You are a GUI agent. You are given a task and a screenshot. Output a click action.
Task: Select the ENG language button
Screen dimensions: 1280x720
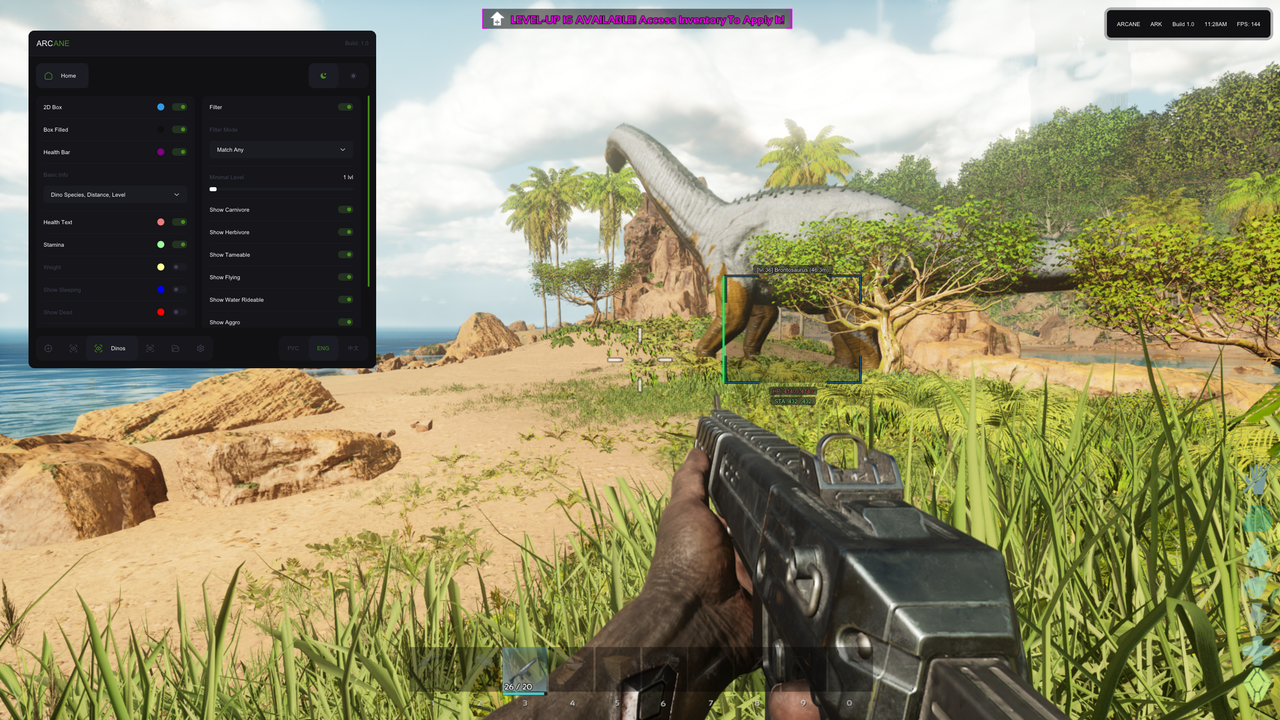pyautogui.click(x=322, y=348)
